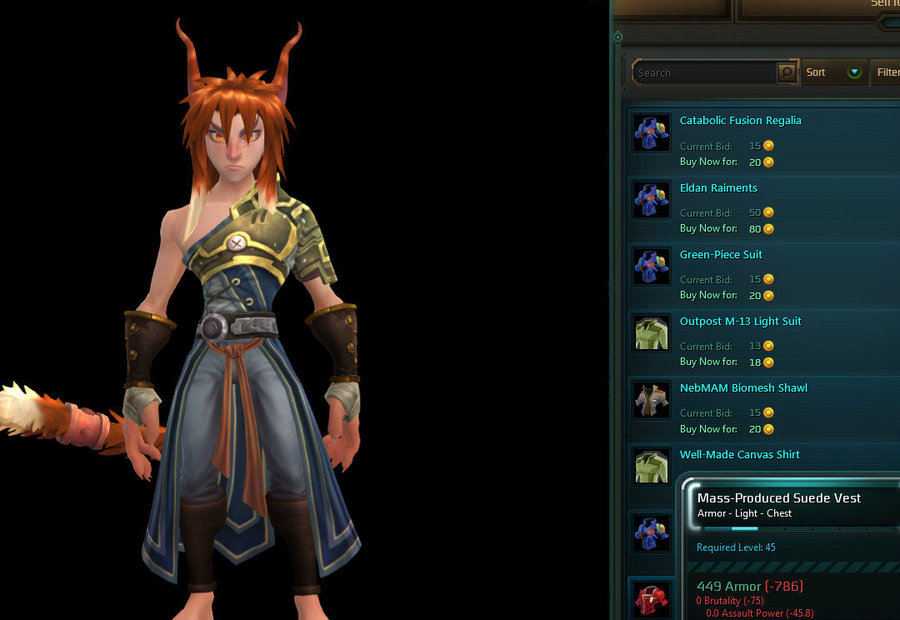Screen dimensions: 900x620
Task: Click the Search input field
Action: point(705,73)
